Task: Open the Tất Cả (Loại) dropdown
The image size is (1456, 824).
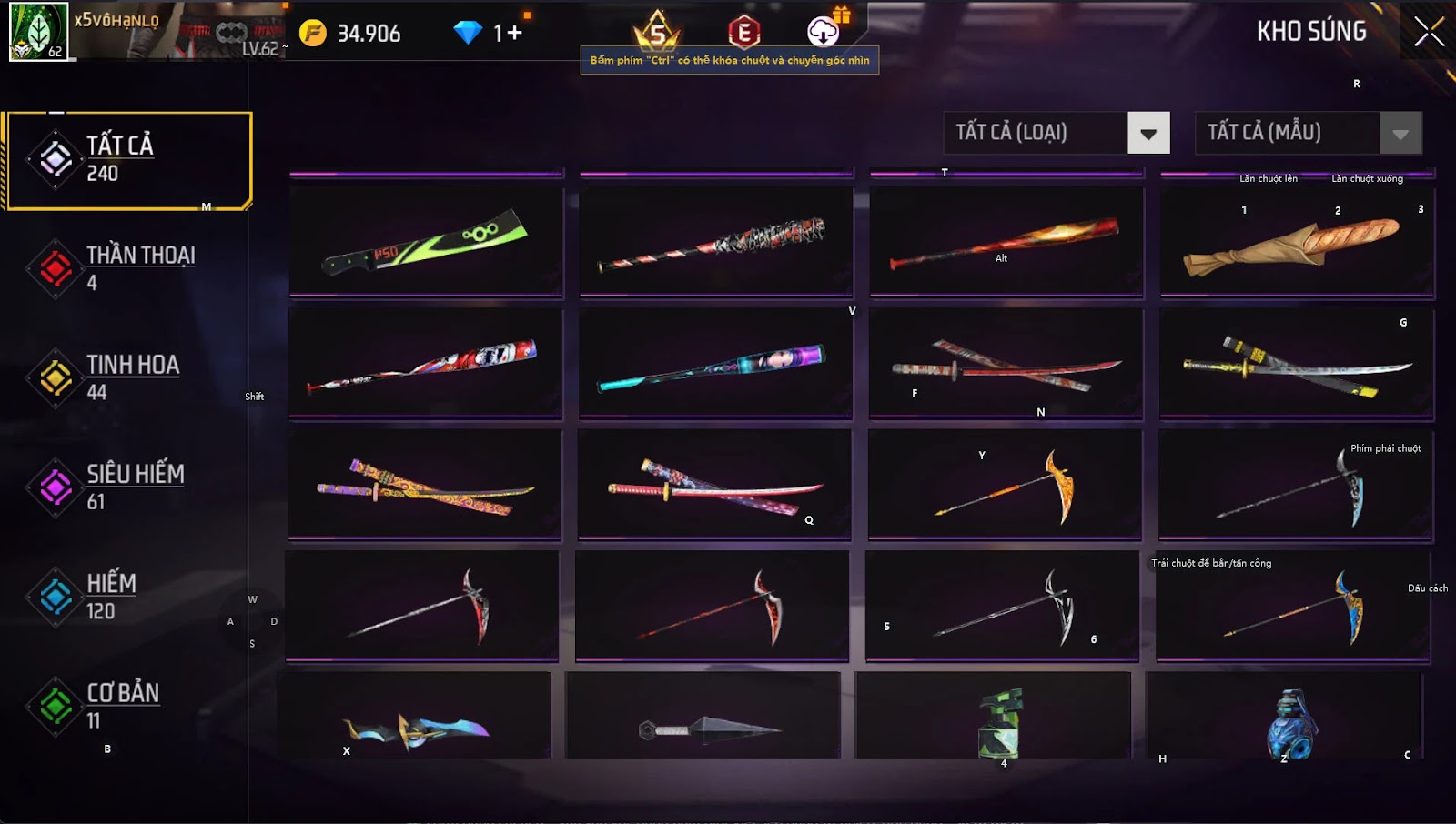Action: tap(1148, 133)
